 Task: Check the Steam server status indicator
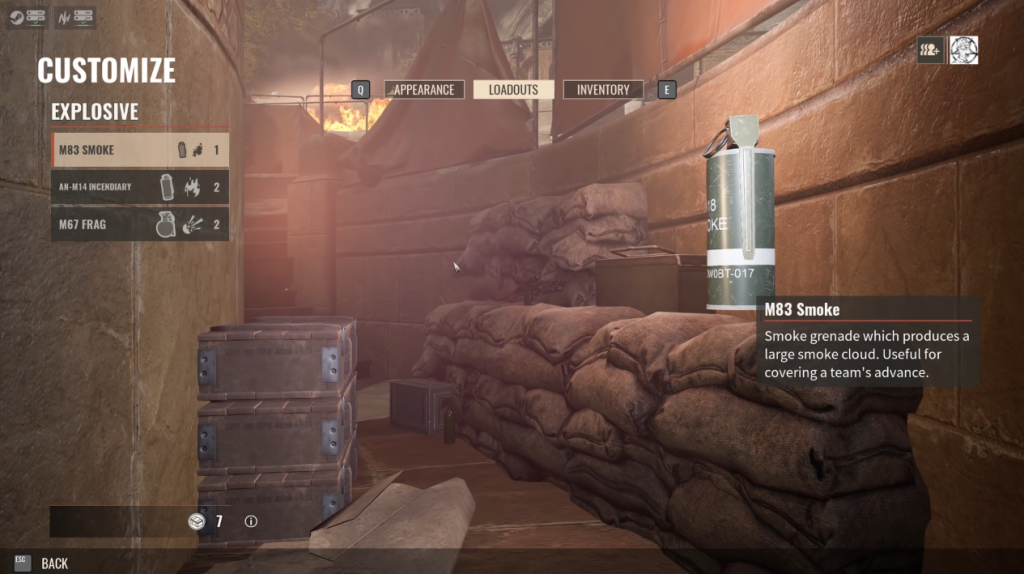point(27,18)
